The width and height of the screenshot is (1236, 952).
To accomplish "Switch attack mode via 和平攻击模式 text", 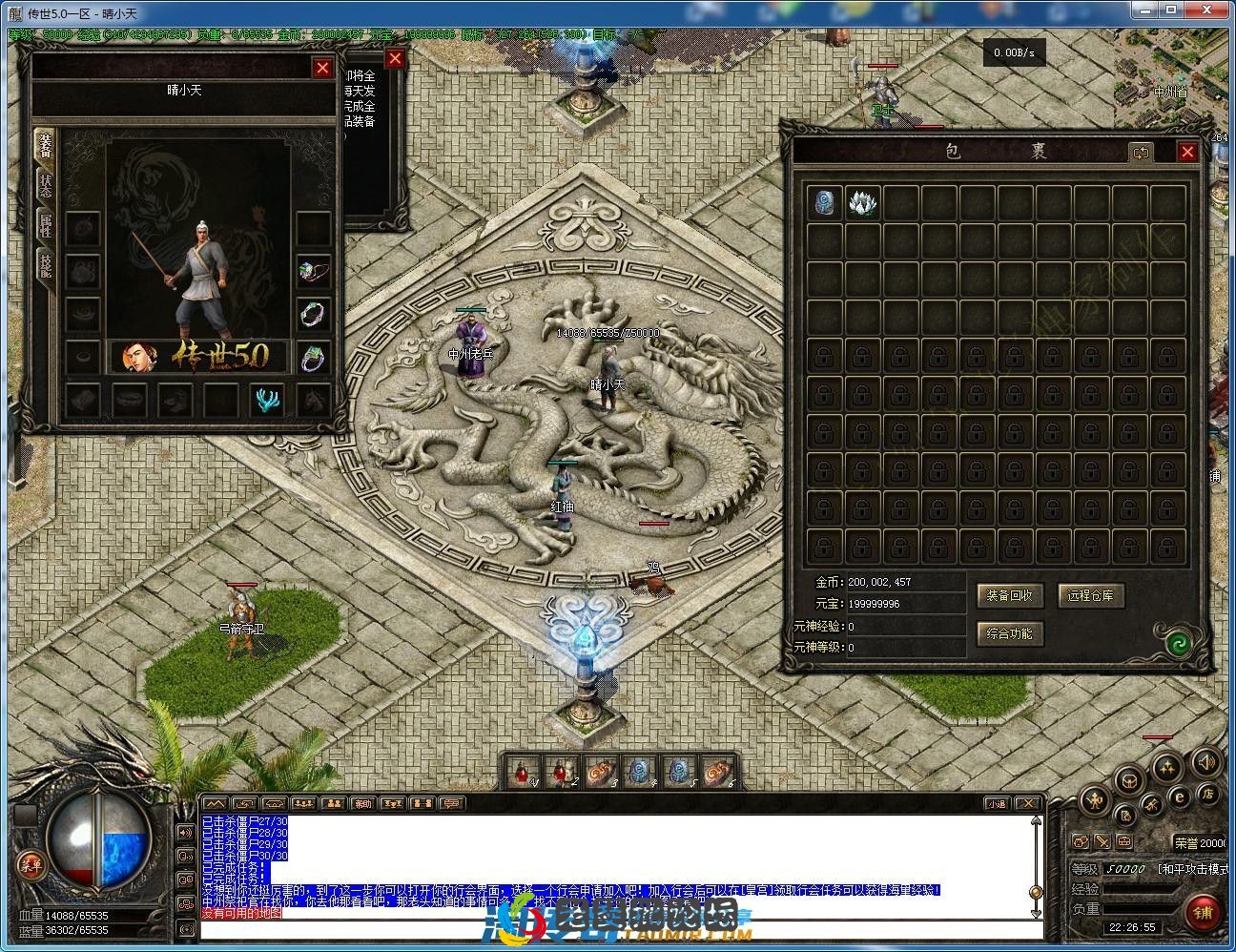I will pos(1192,869).
